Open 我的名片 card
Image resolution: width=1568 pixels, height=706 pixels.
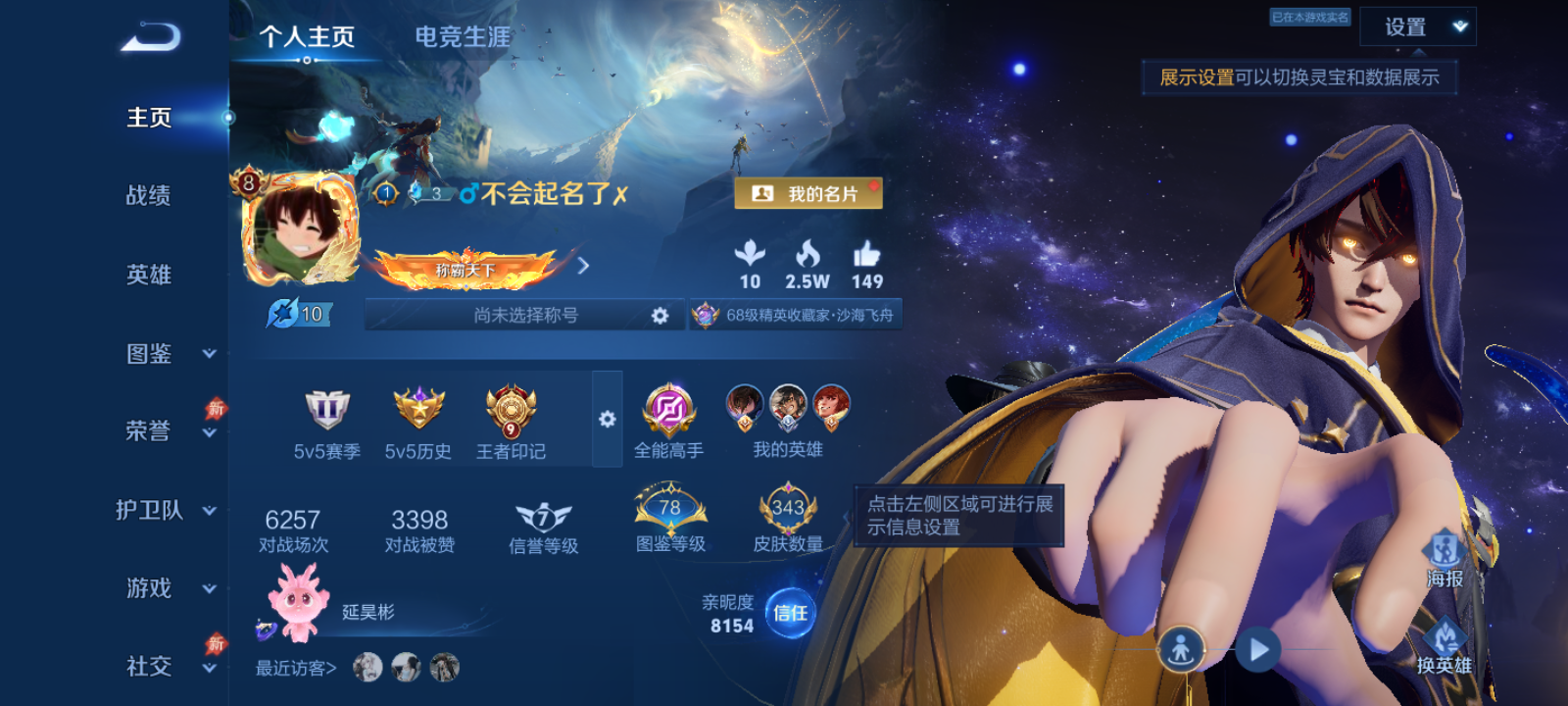809,193
